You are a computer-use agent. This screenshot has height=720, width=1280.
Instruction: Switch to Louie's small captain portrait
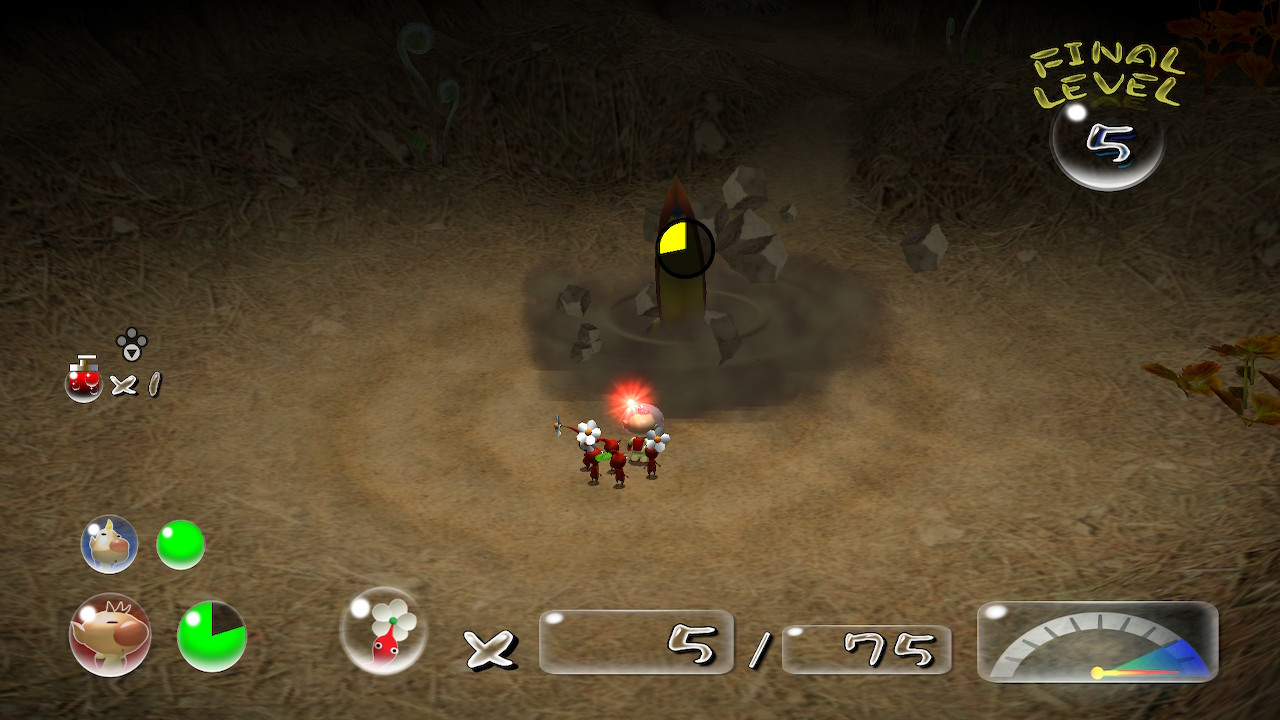pyautogui.click(x=109, y=544)
